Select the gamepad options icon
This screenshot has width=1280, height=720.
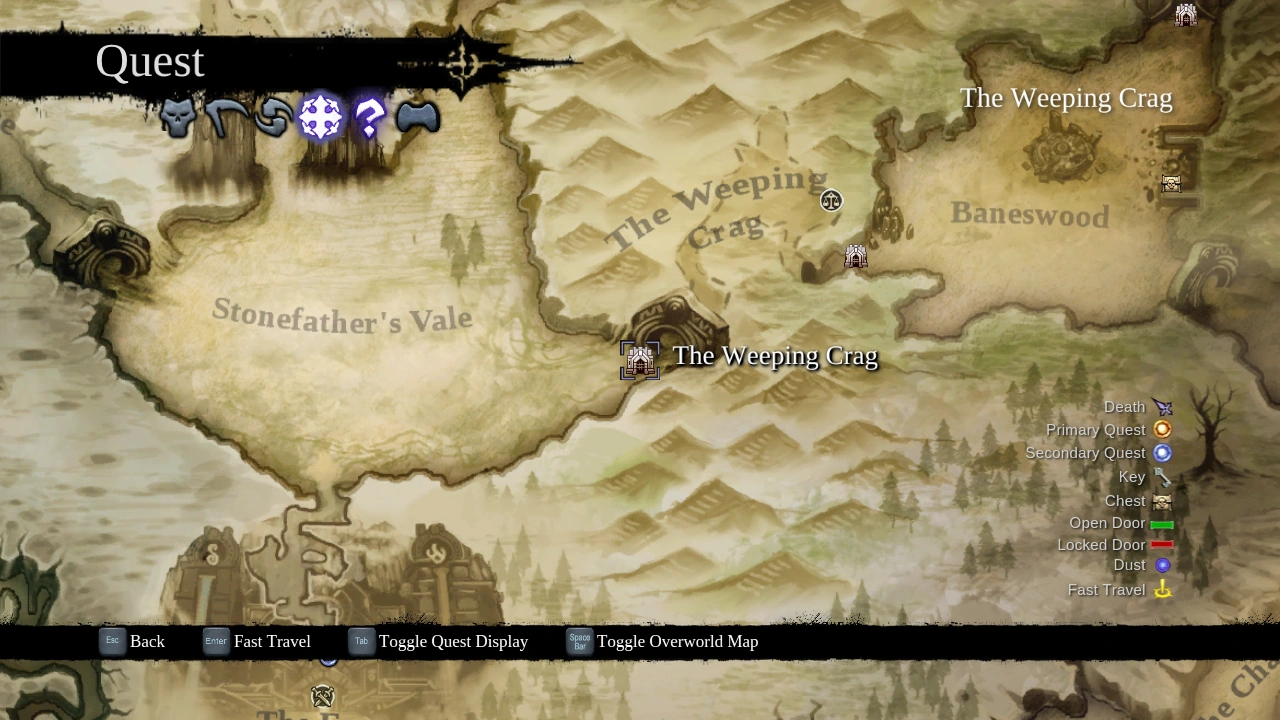tap(417, 117)
